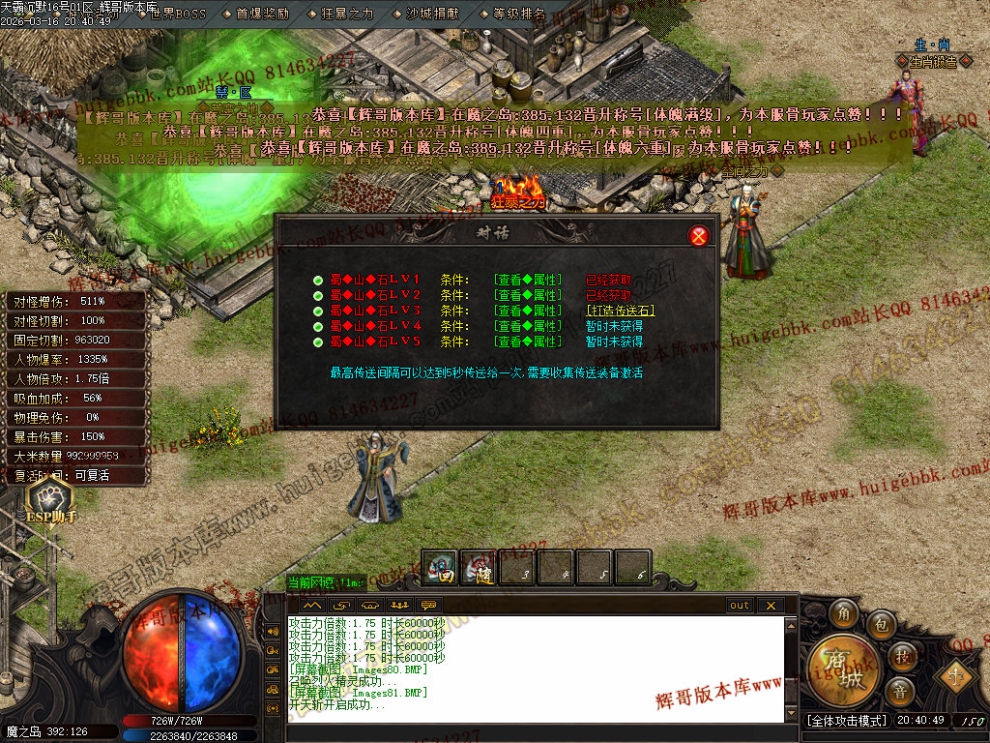View attributes for 蜀山石 LV5

click(x=527, y=341)
